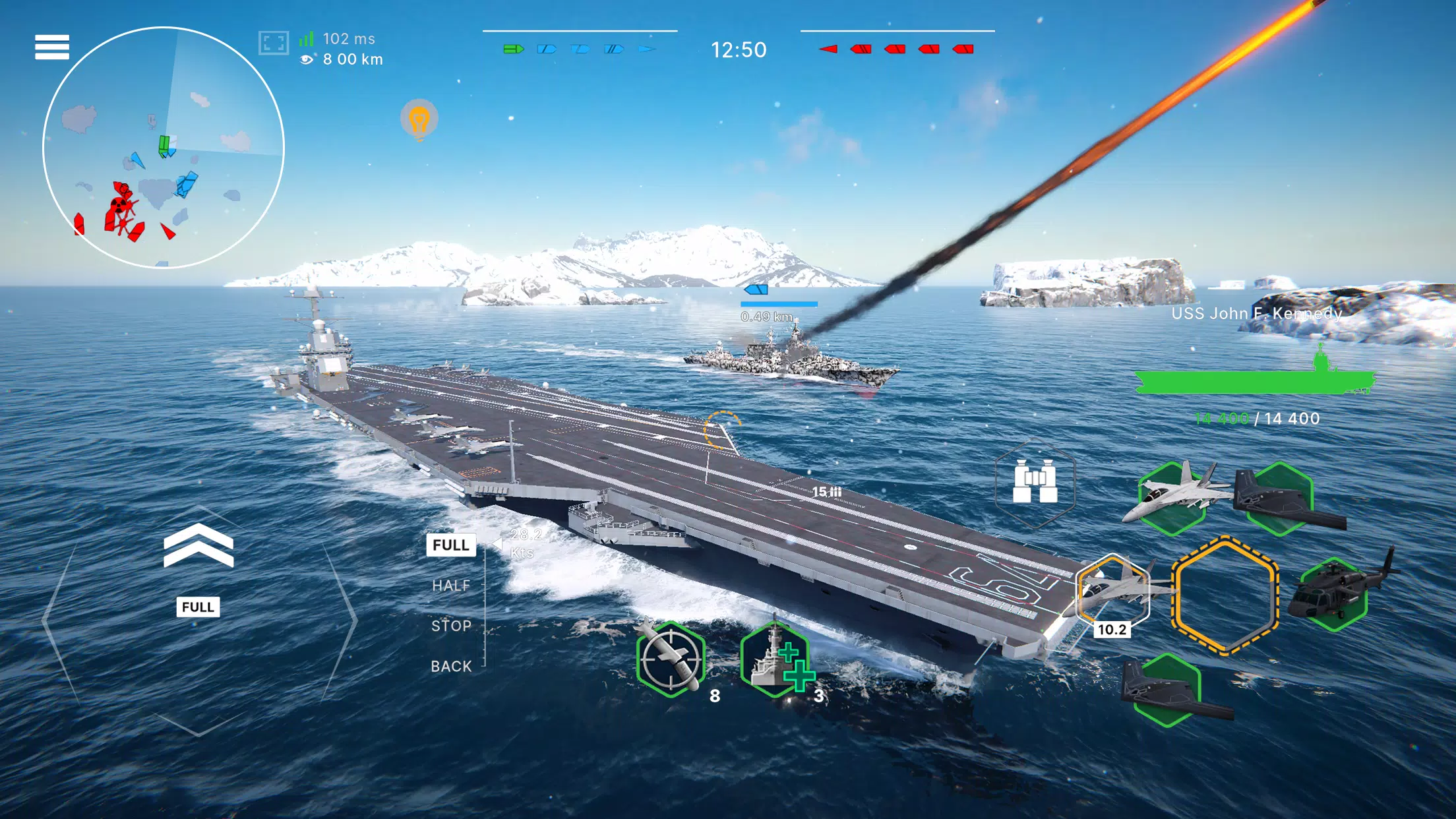
Task: Select STOP on the throttle control
Action: (x=451, y=625)
